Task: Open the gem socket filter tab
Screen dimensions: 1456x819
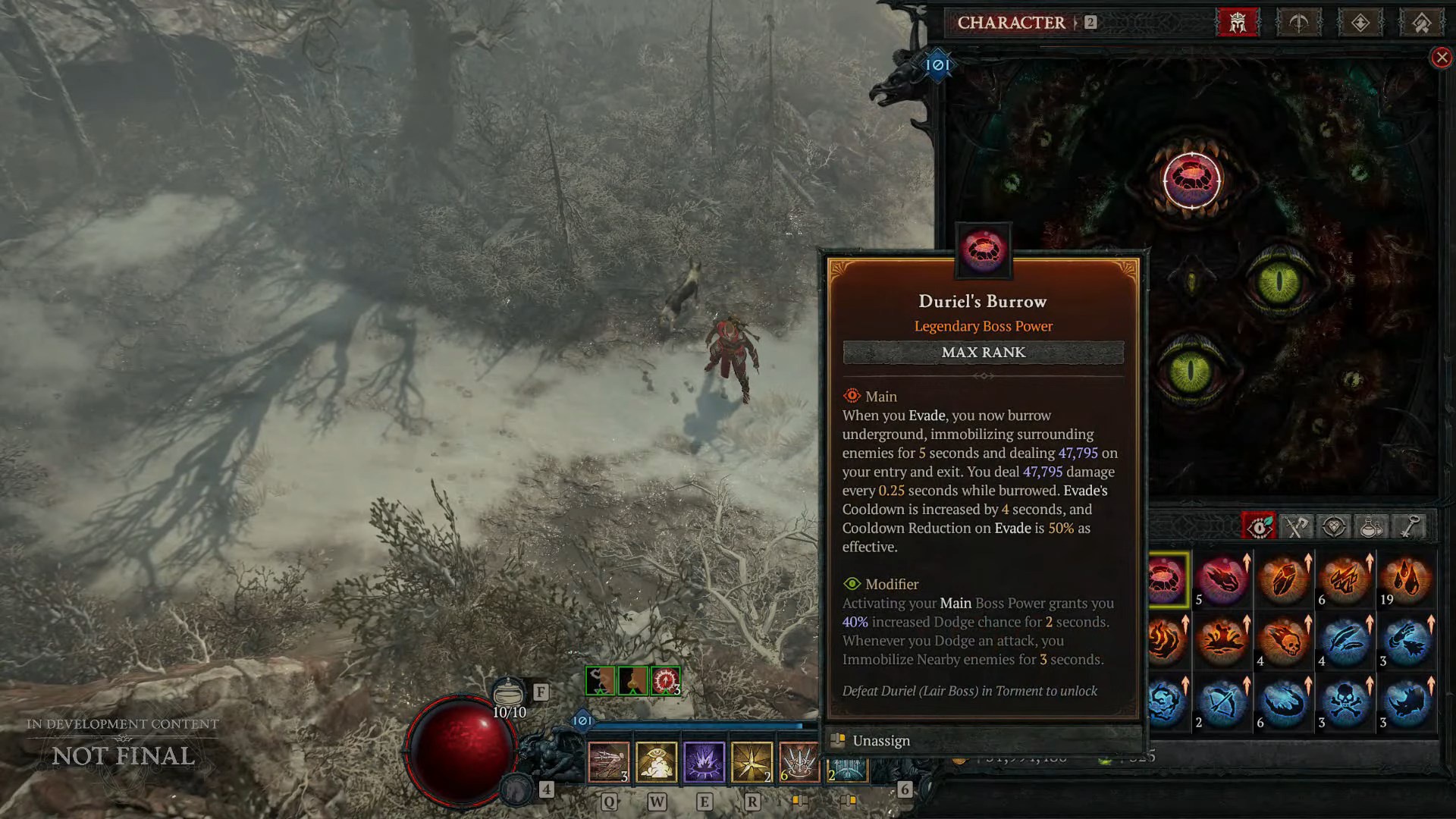Action: (1334, 526)
